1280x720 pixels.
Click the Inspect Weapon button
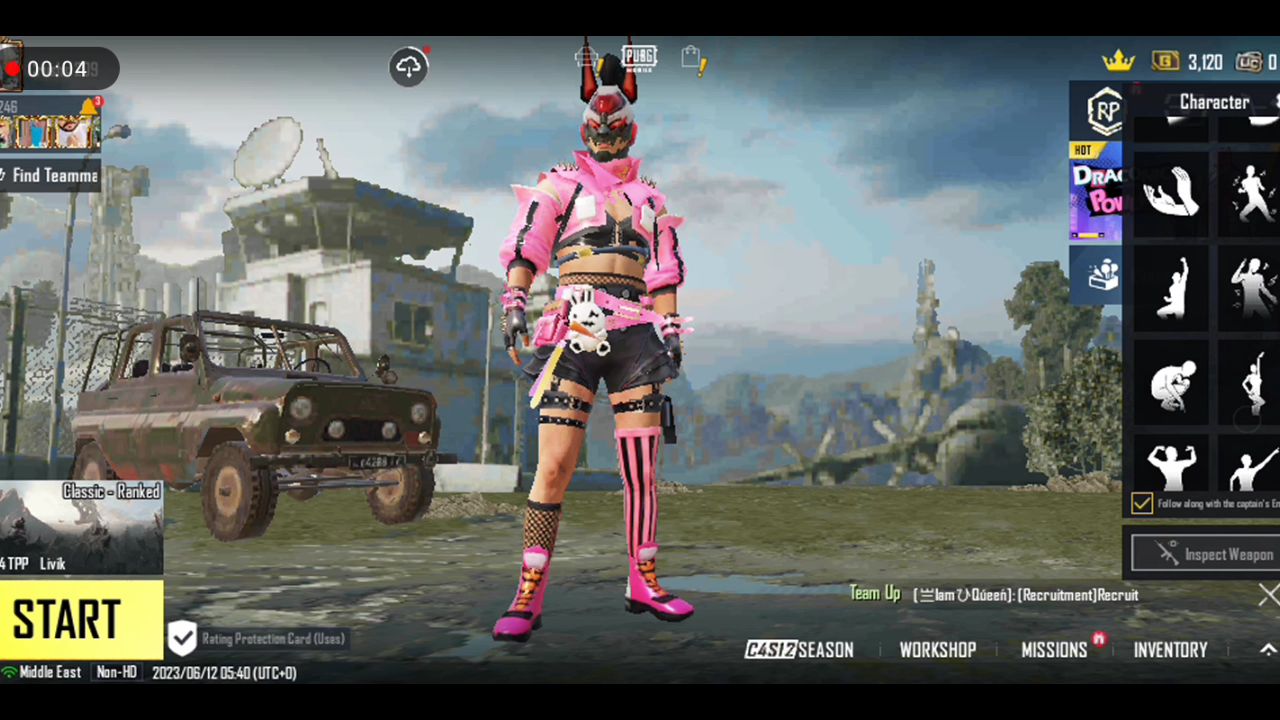click(x=1206, y=555)
